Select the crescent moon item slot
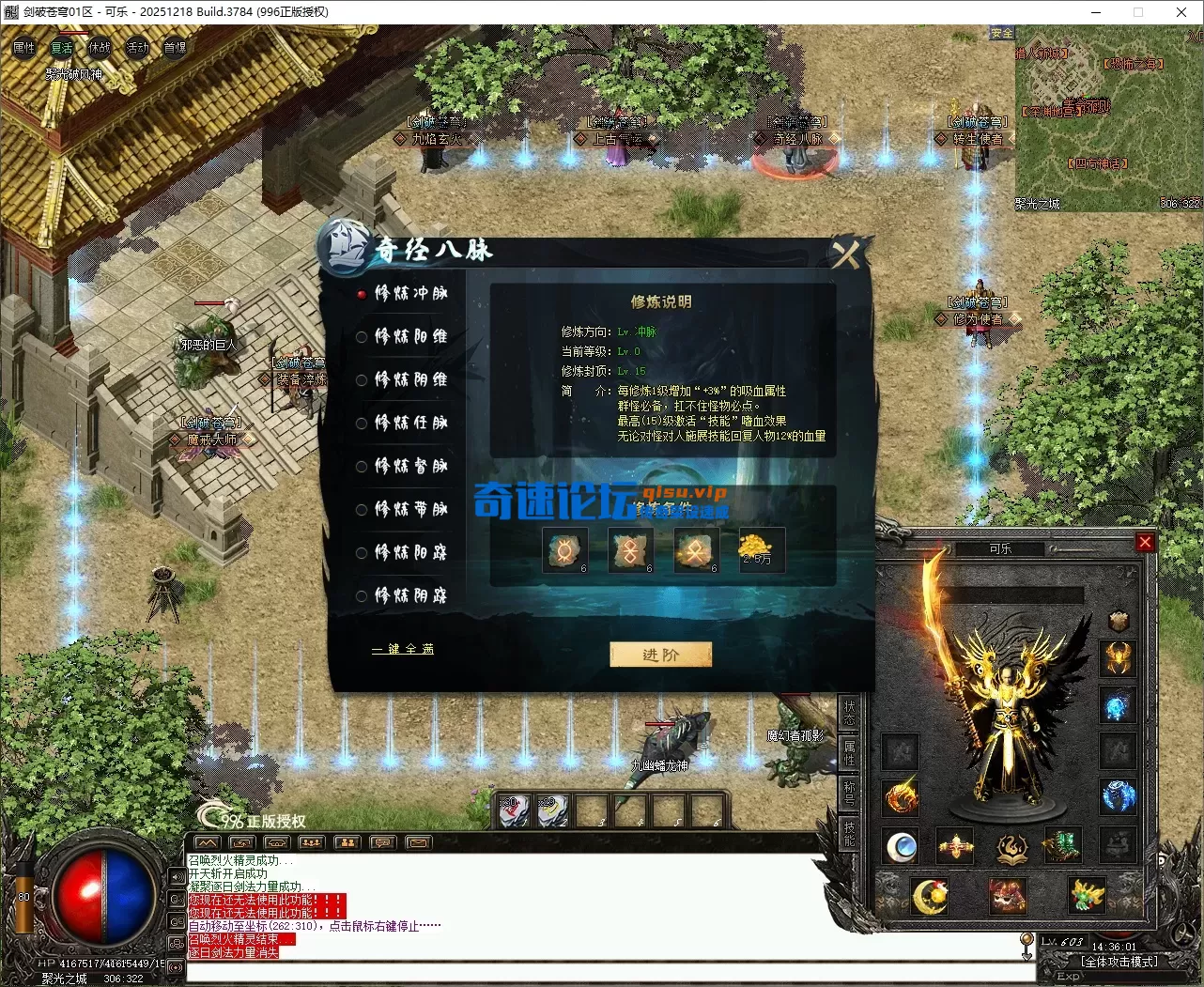Image resolution: width=1204 pixels, height=987 pixels. click(930, 895)
